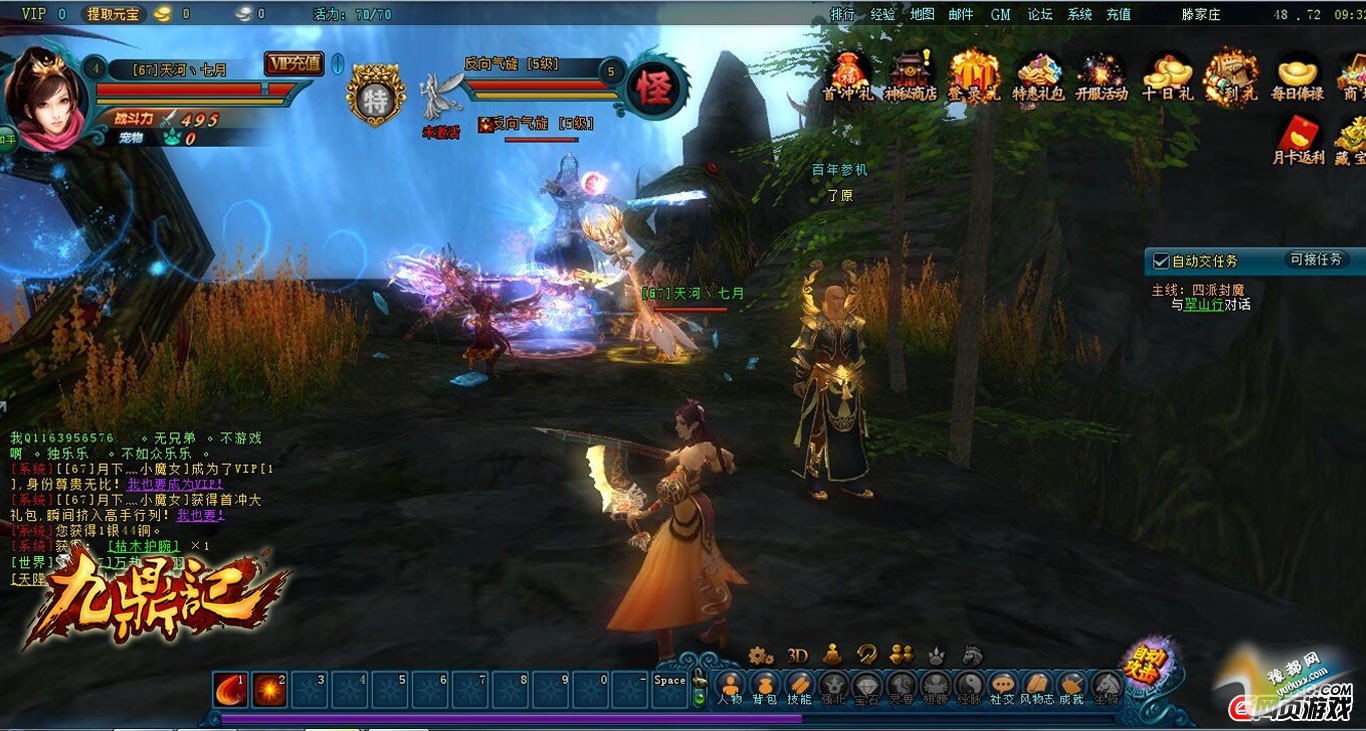Open the 人物 character panel
Viewport: 1366px width, 731px height.
pyautogui.click(x=730, y=687)
